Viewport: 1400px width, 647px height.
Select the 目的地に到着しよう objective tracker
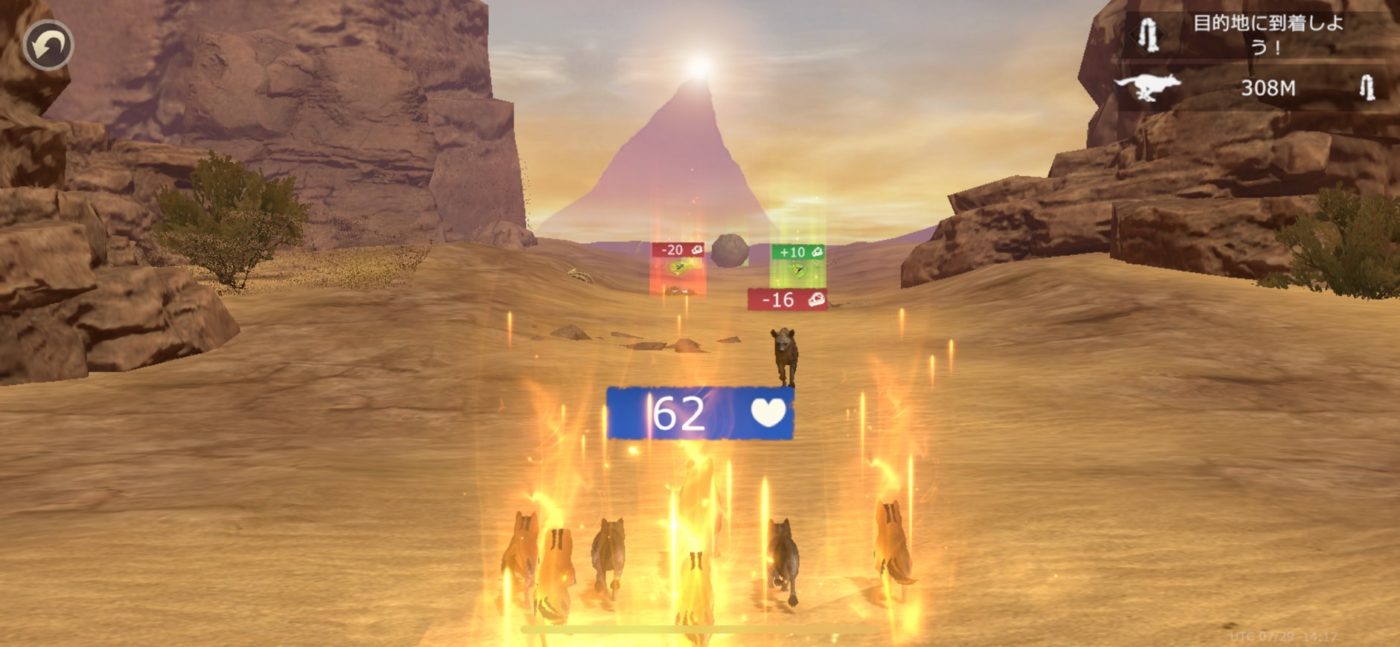(1259, 36)
